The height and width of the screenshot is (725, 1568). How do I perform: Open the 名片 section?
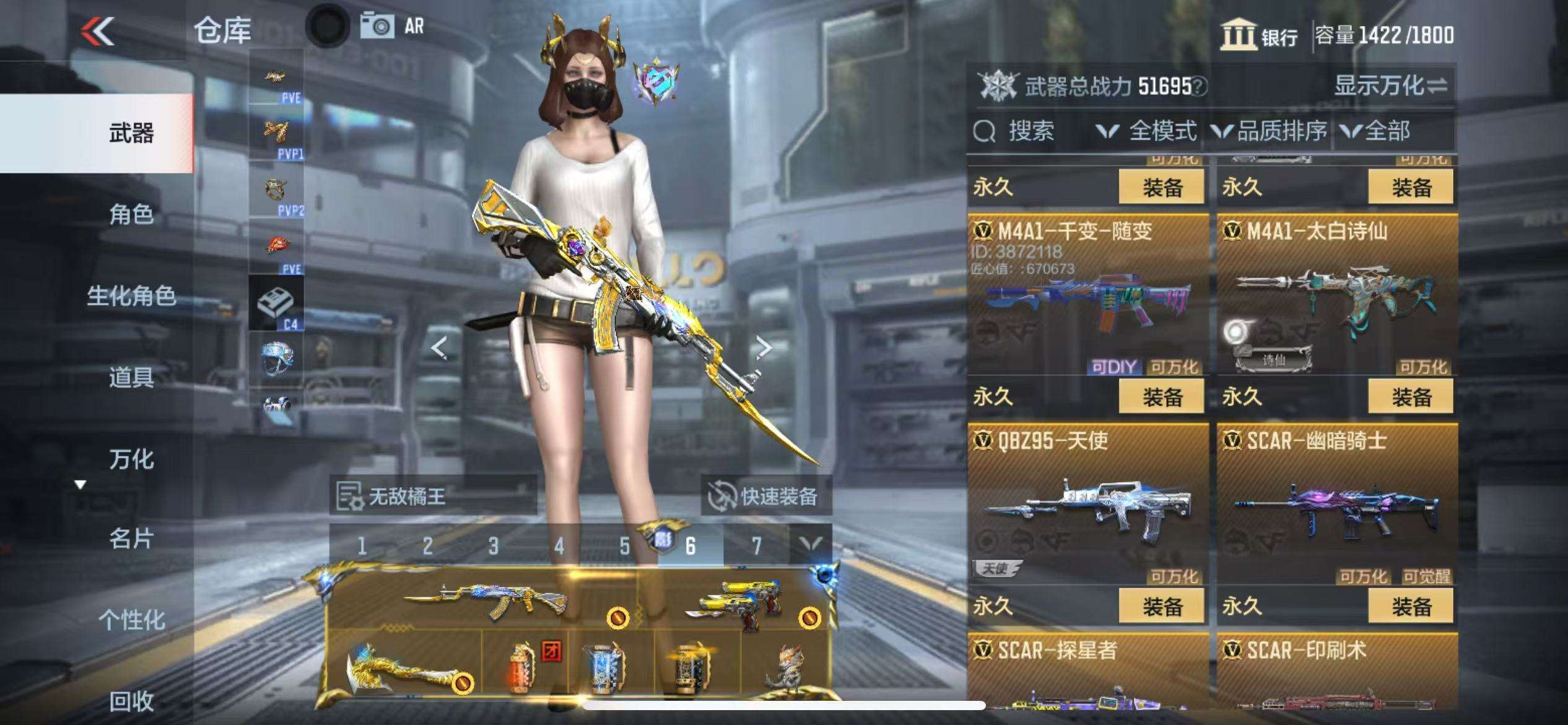coord(131,538)
